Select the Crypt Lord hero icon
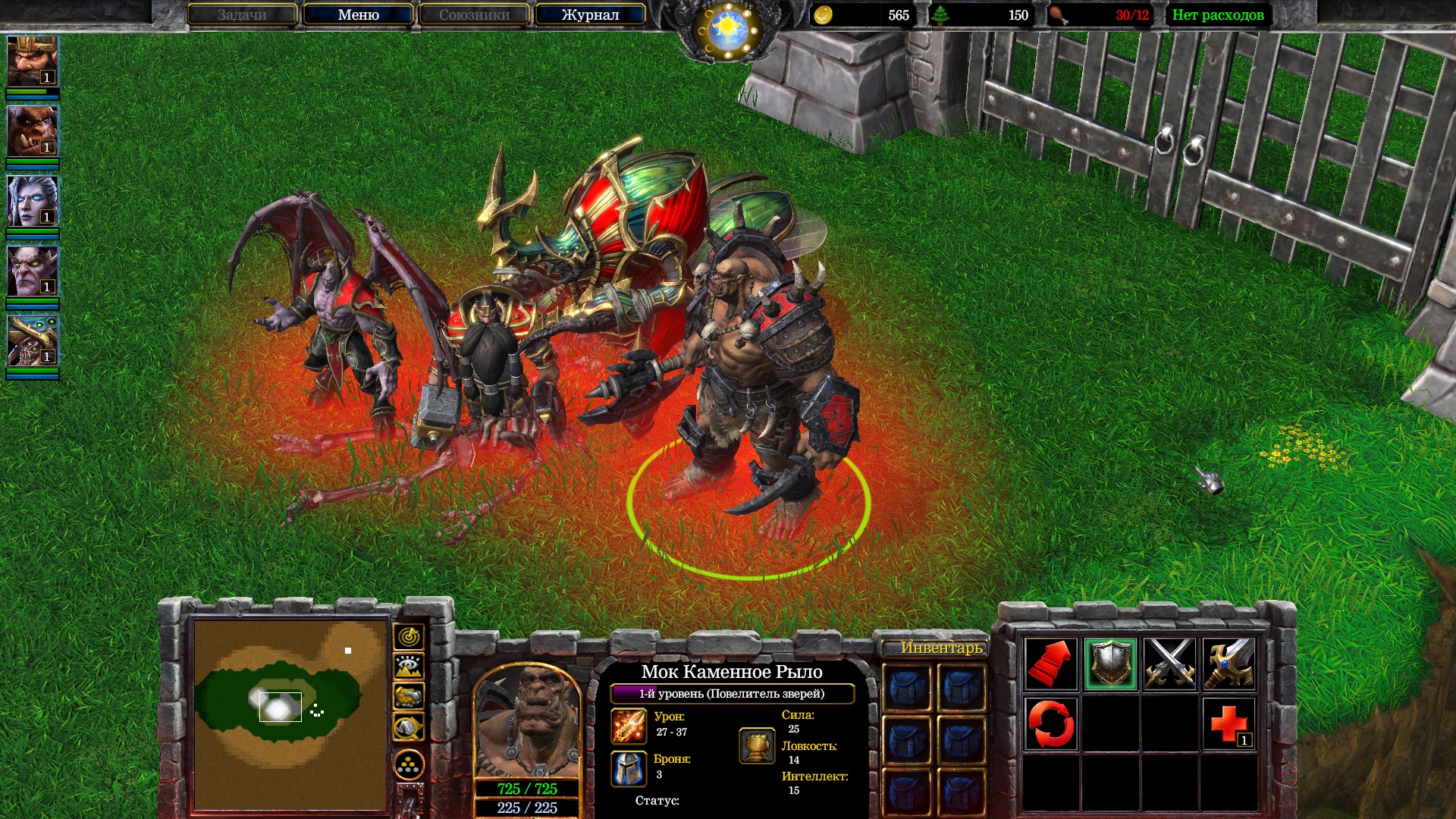This screenshot has width=1456, height=819. [x=32, y=340]
